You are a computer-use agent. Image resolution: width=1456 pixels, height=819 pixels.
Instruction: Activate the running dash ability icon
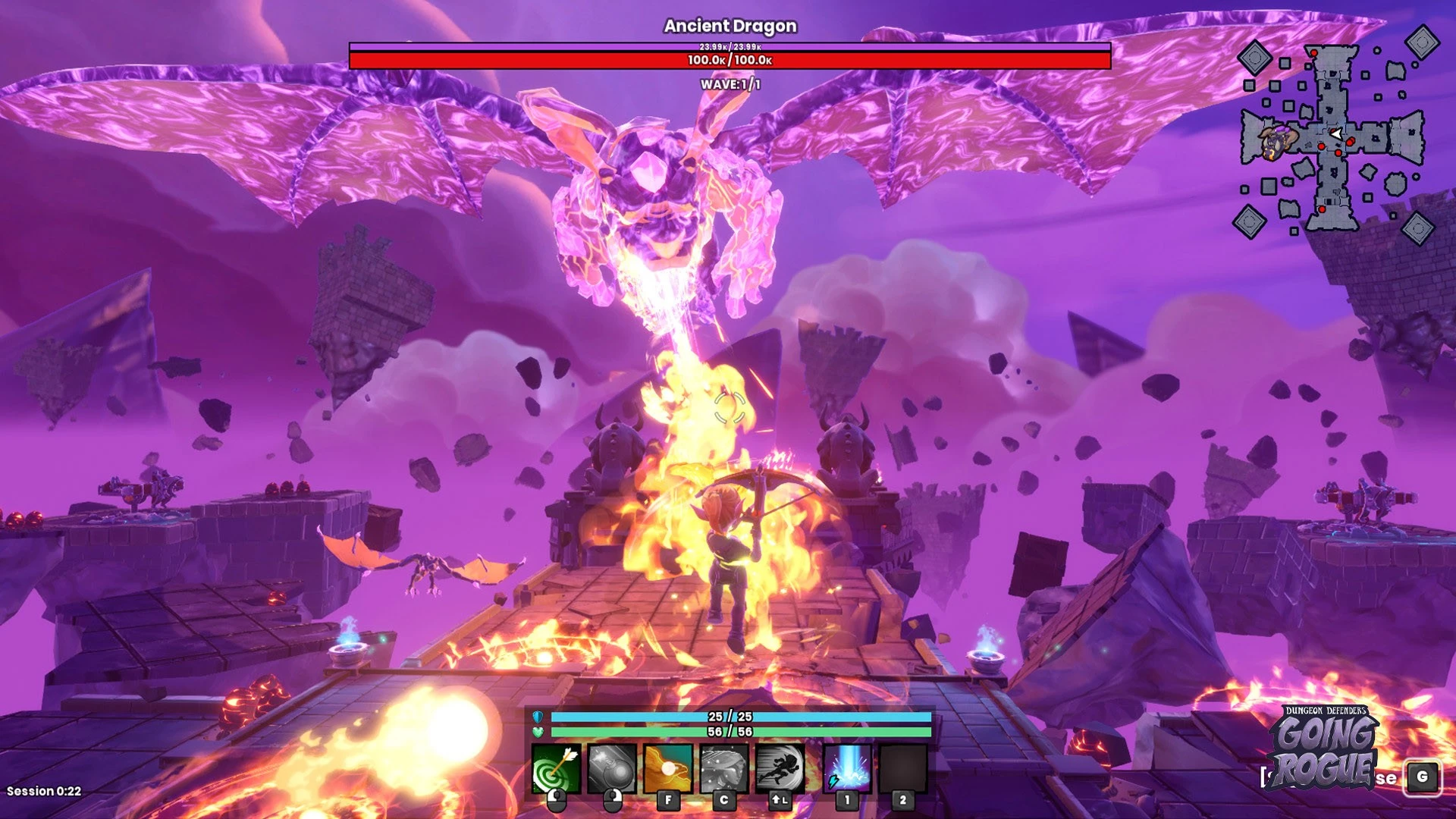[780, 768]
